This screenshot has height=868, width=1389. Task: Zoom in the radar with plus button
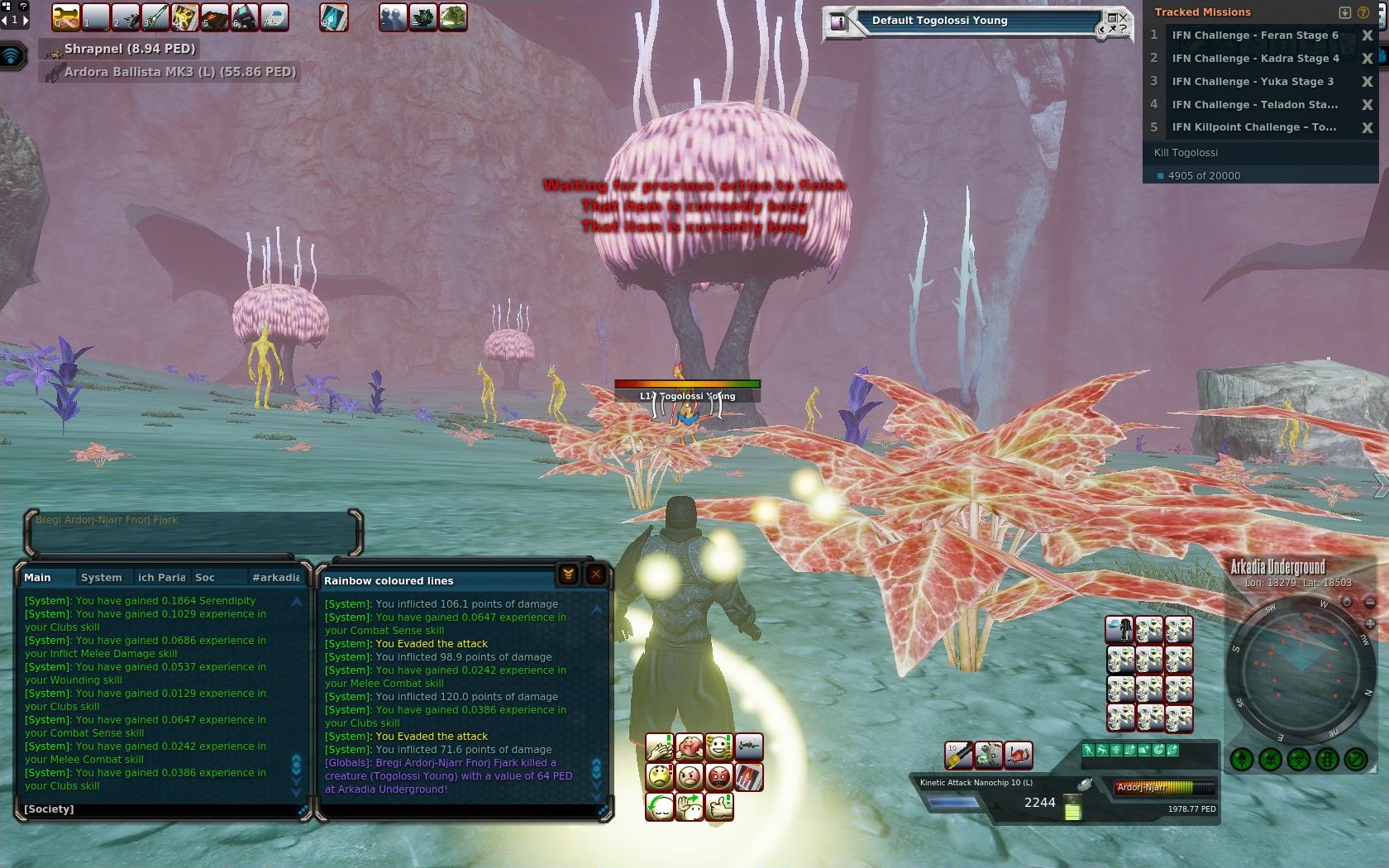pyautogui.click(x=1369, y=624)
